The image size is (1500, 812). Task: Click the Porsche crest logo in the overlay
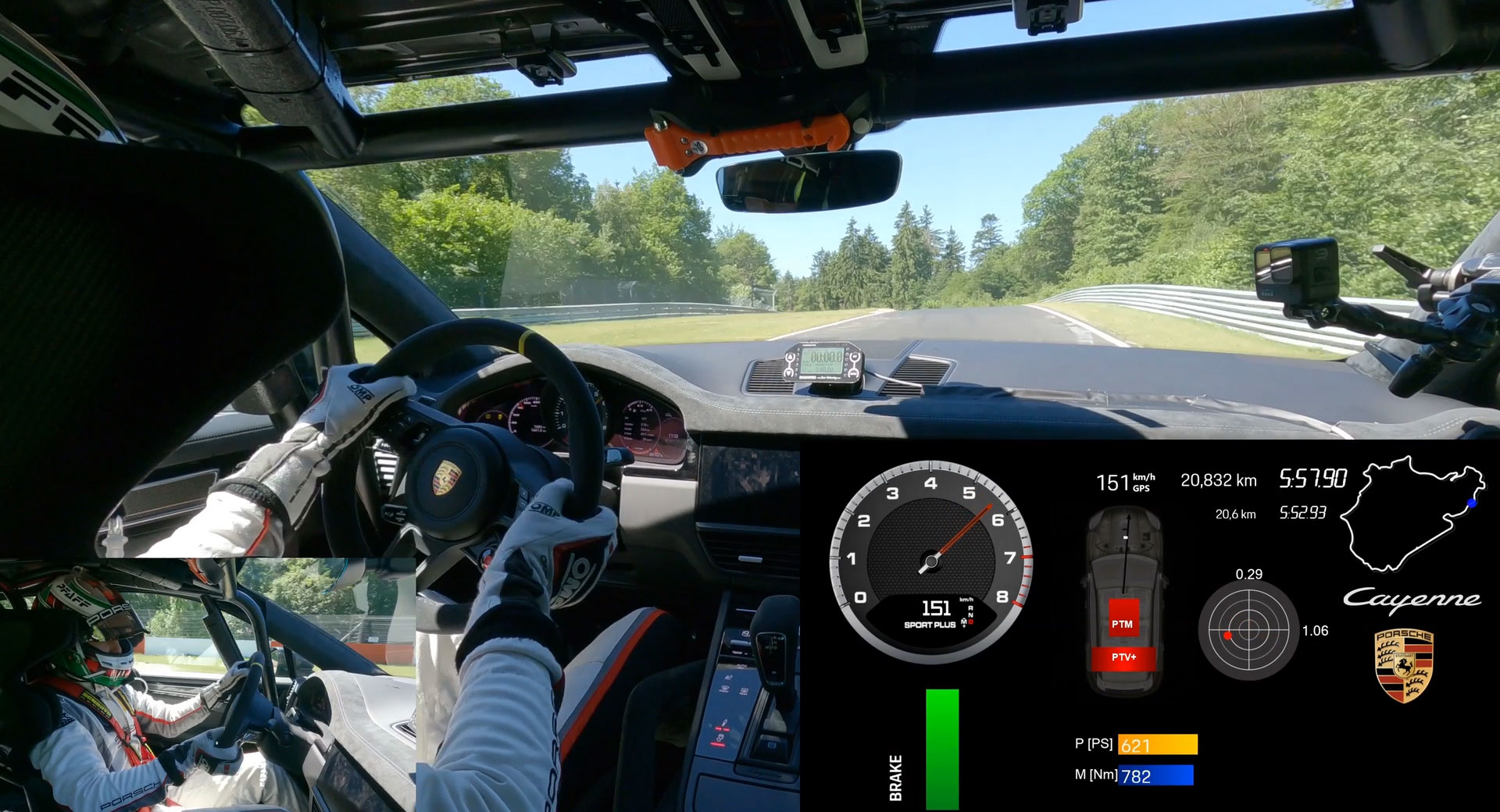(x=1403, y=666)
